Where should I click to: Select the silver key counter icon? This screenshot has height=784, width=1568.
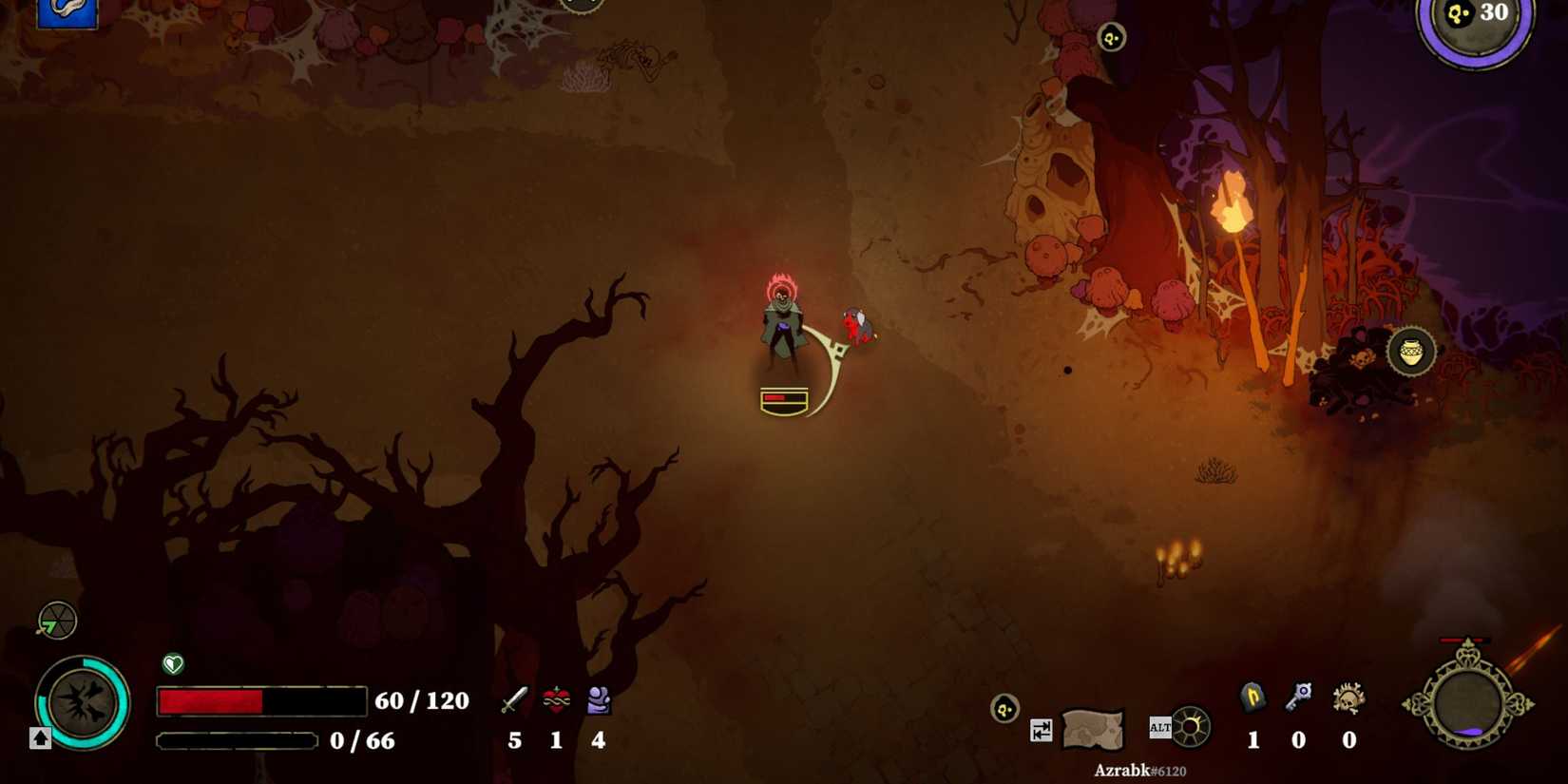click(x=1298, y=698)
